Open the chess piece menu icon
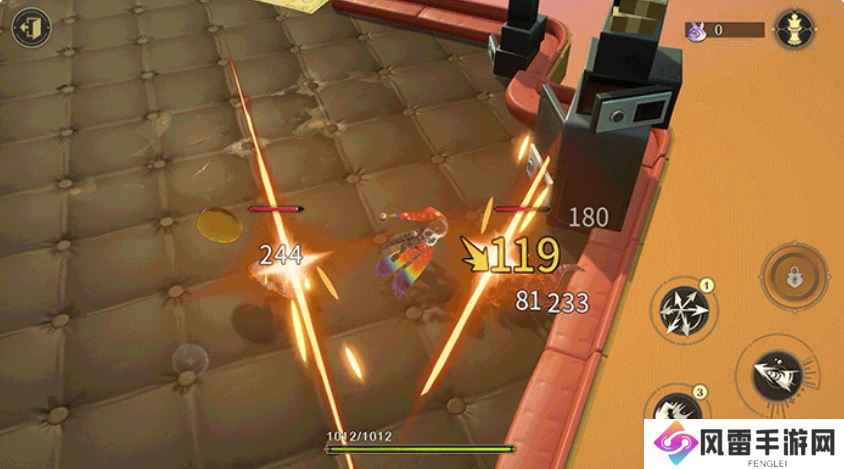844x469 pixels. click(795, 28)
